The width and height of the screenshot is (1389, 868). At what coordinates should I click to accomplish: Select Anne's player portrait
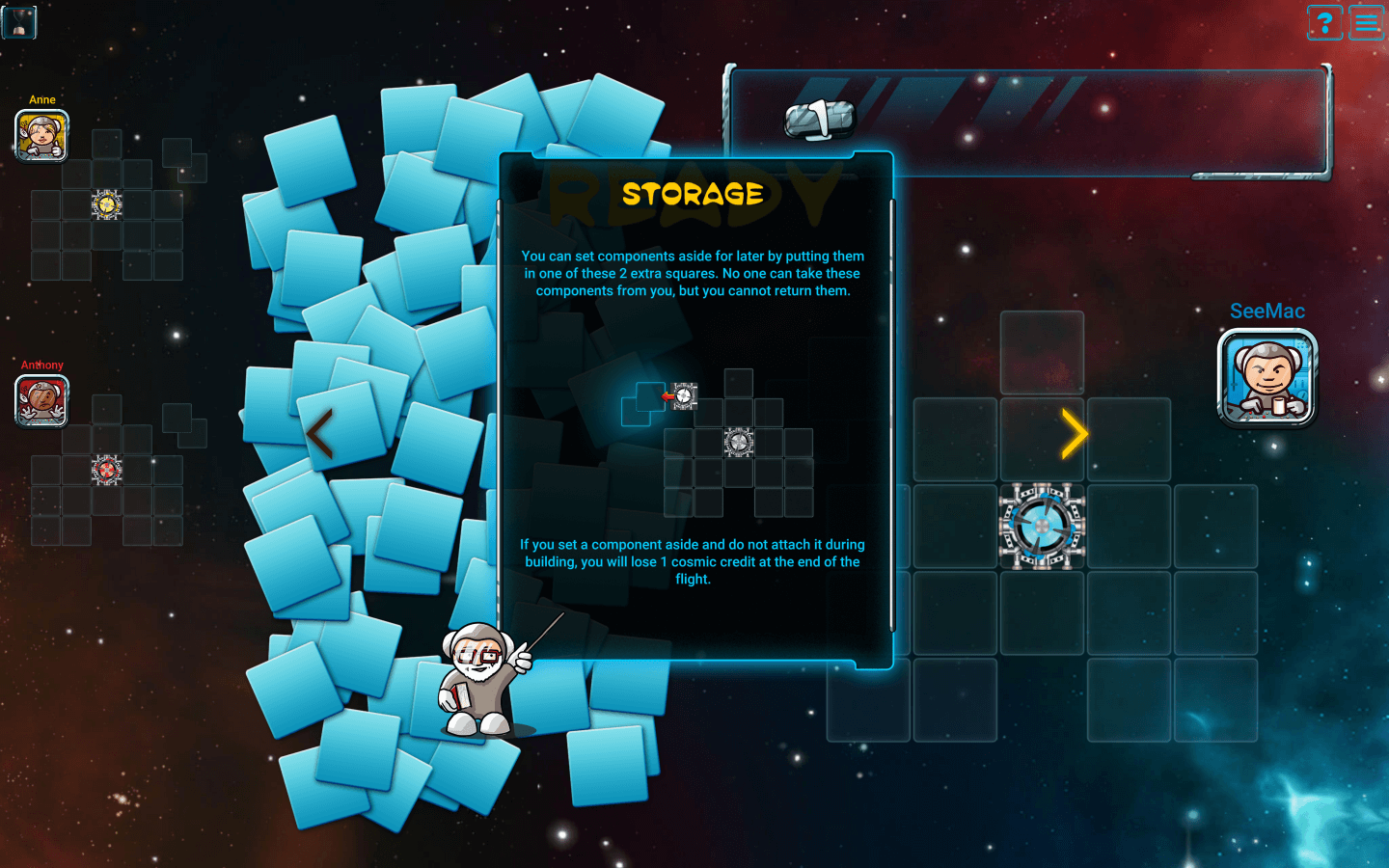(41, 135)
